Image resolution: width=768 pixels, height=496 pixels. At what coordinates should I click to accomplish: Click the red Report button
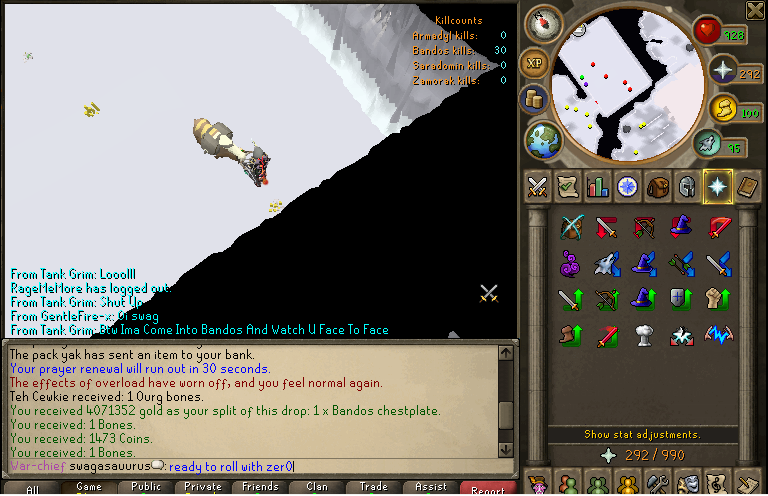pos(488,488)
